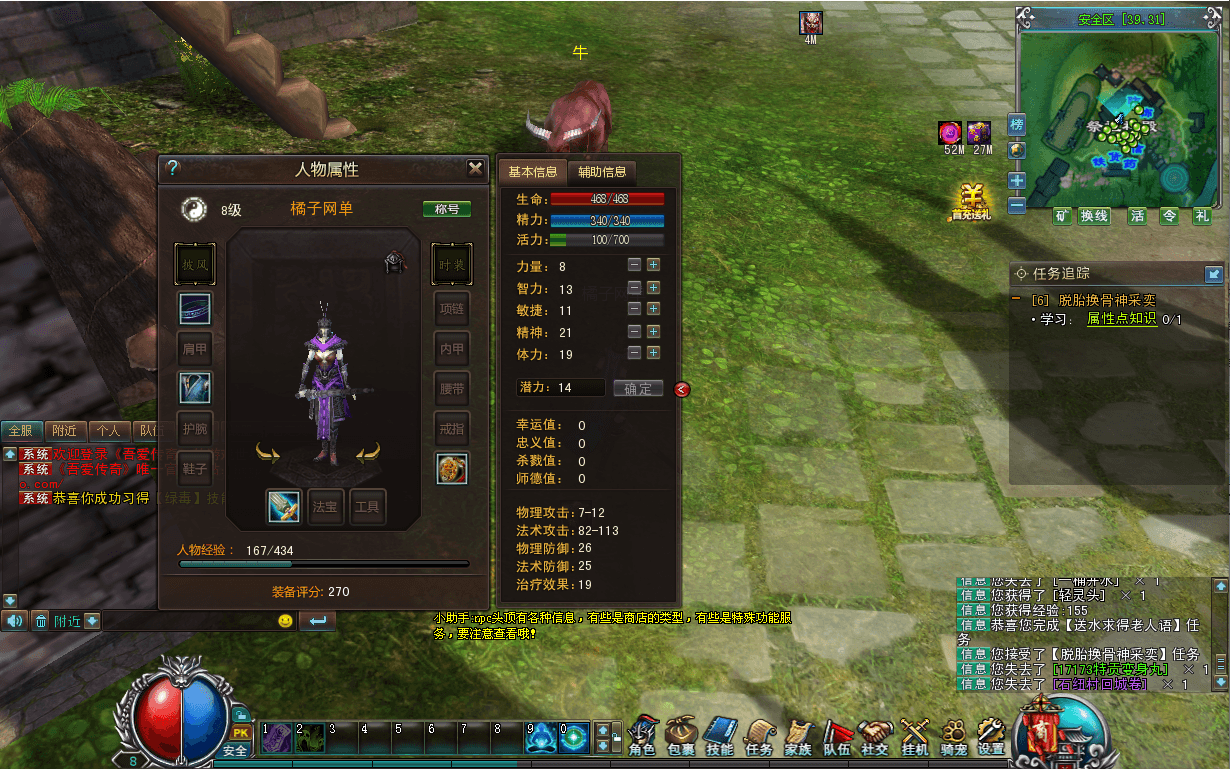Open the 骑宠 mount and pet menu

pos(952,737)
